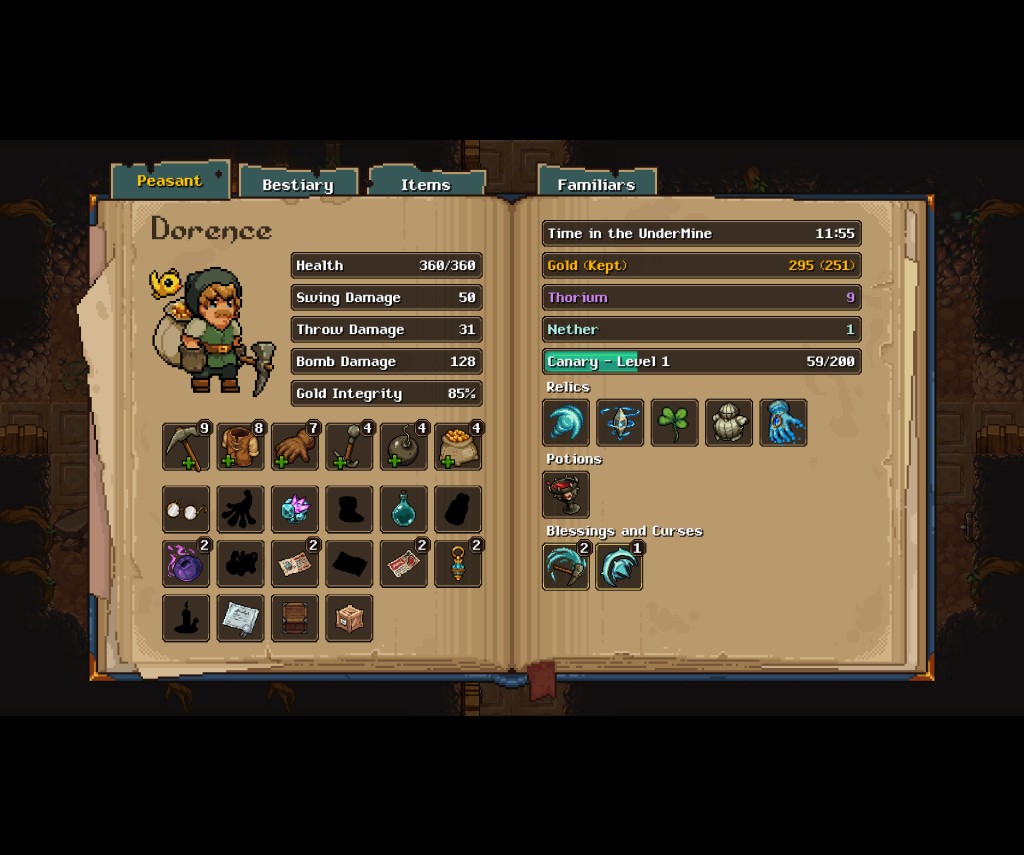Screen dimensions: 1024x855
Task: Choose the brown glove upgrade slot
Action: coord(295,446)
